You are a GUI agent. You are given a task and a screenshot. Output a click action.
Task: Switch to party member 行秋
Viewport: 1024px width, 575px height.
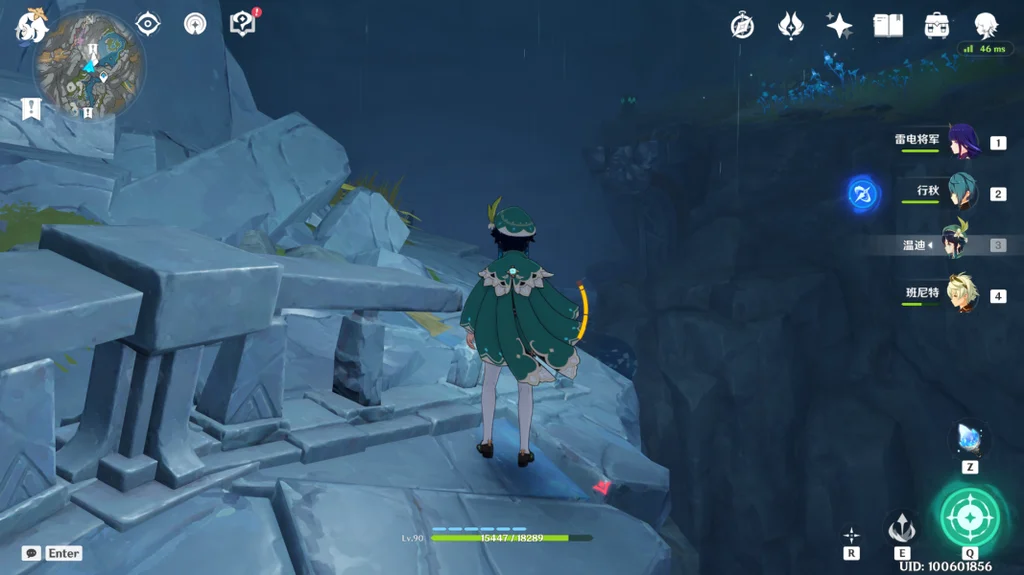(961, 192)
